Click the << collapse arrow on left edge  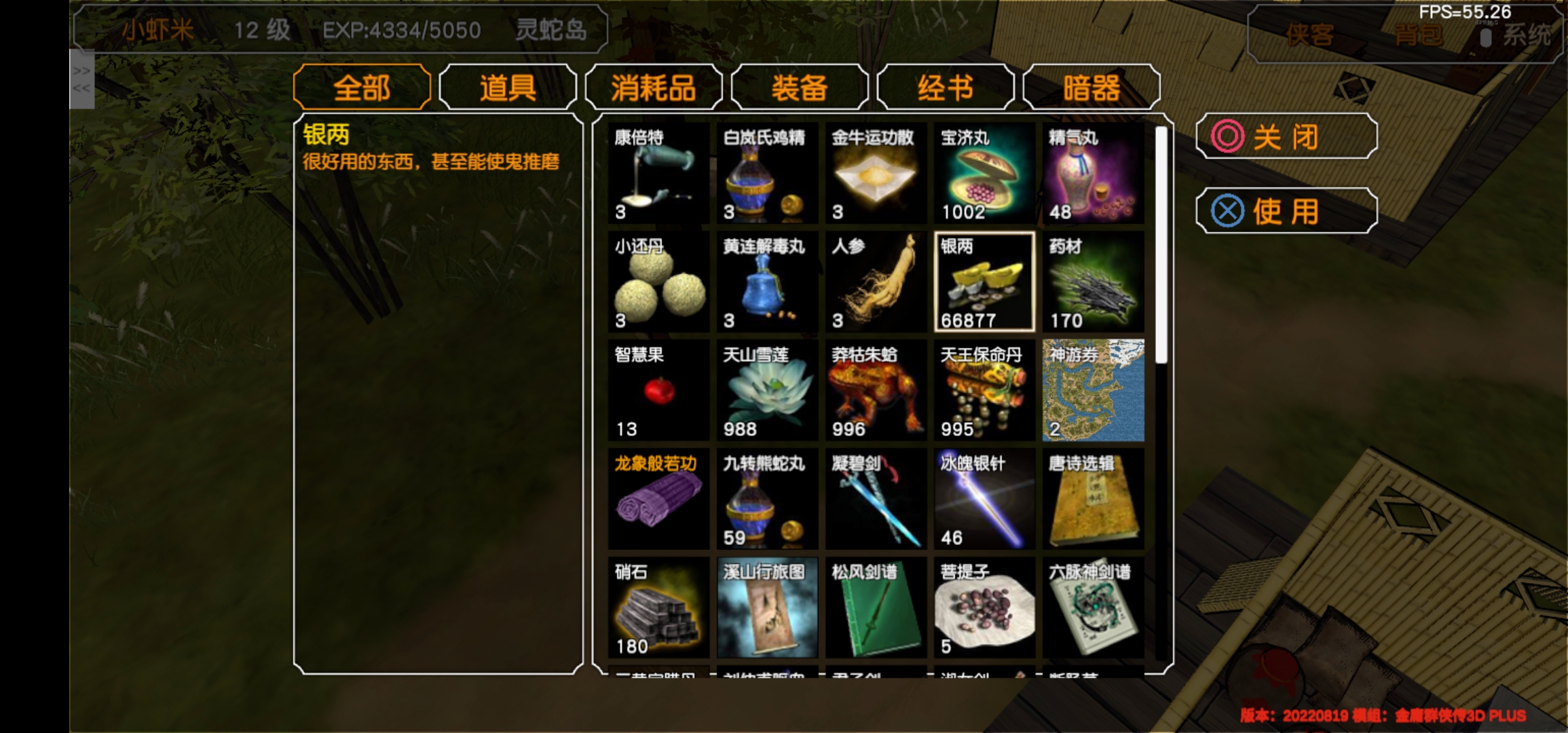pos(81,87)
